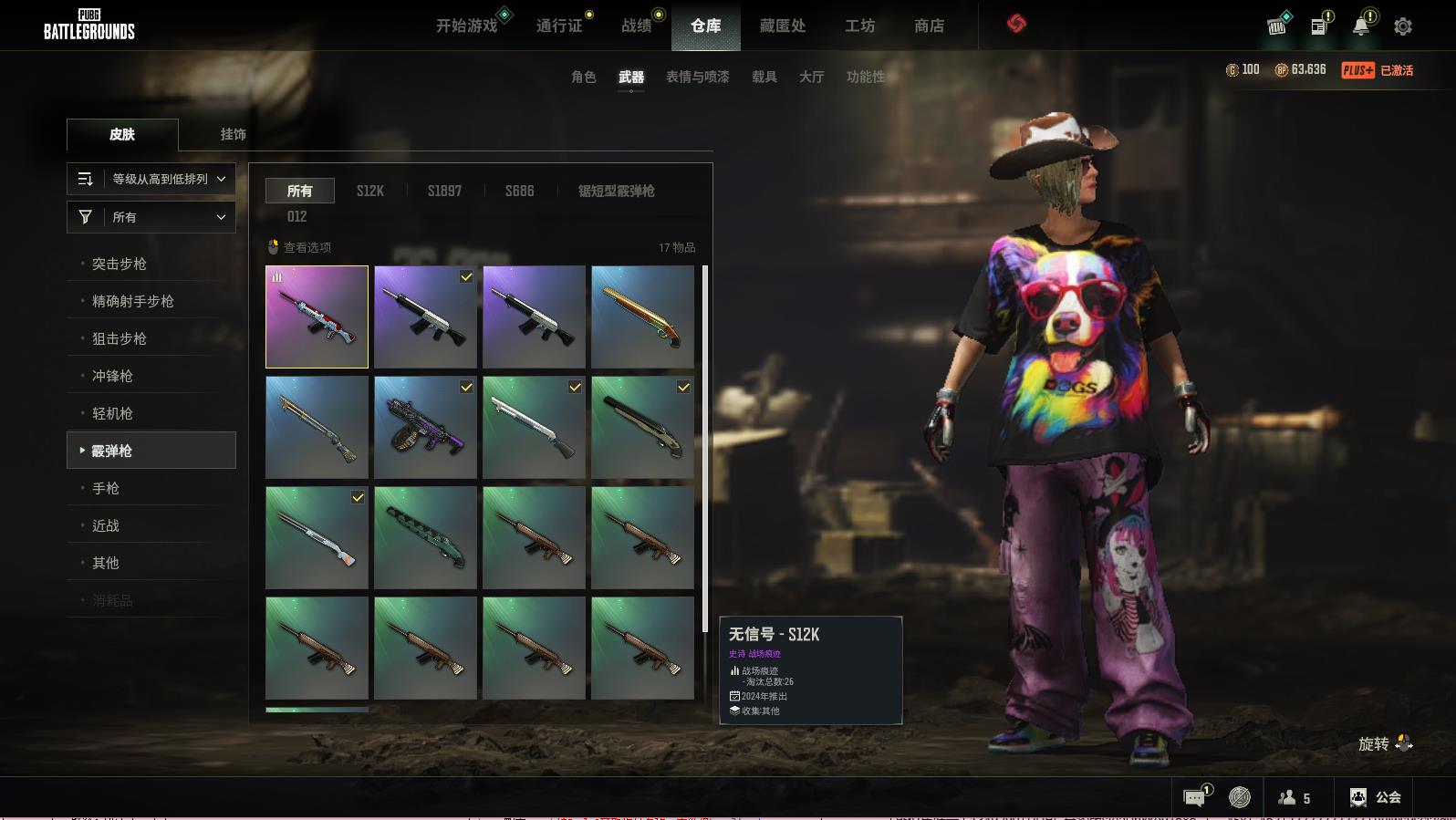Open the 开始游戏 menu
The height and width of the screenshot is (820, 1456).
(466, 26)
